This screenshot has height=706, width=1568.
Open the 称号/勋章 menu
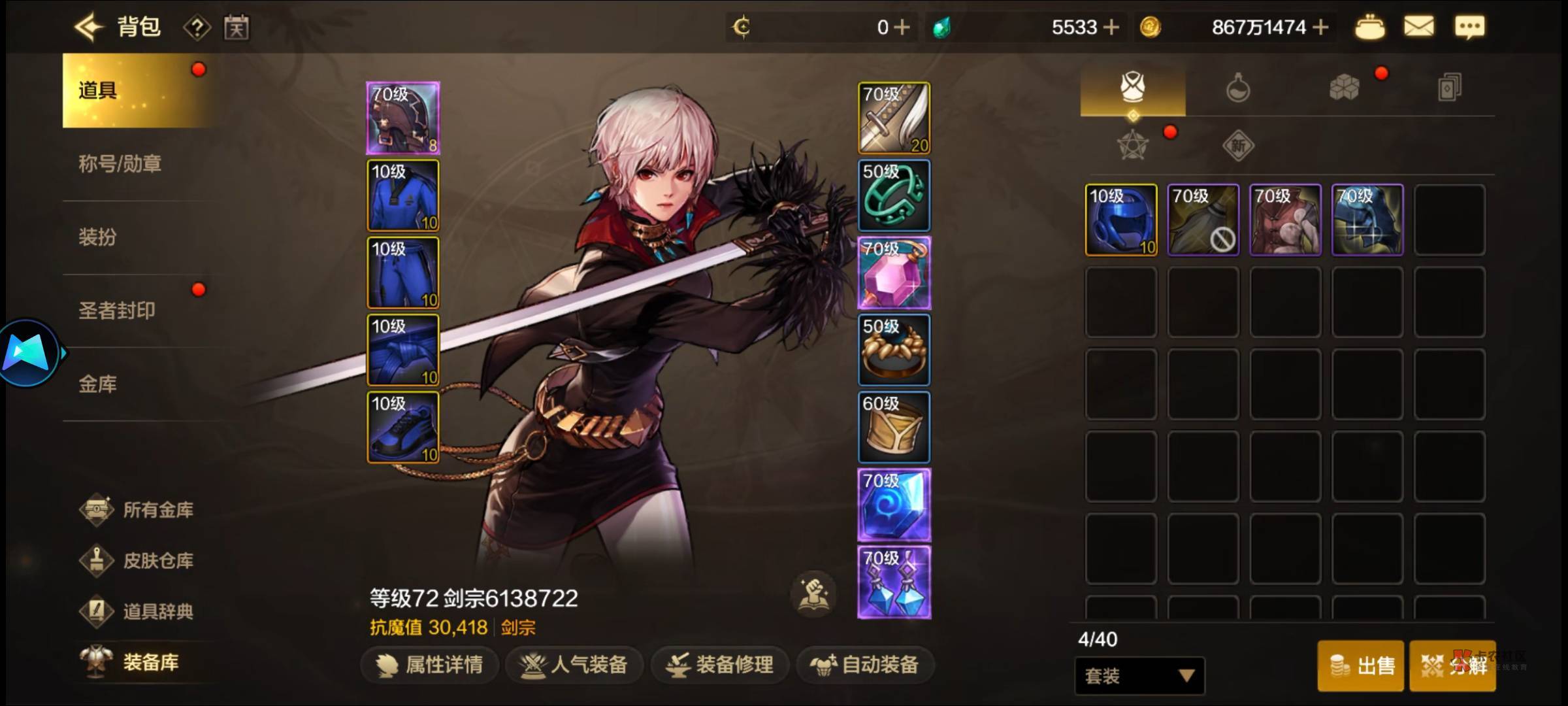pyautogui.click(x=120, y=163)
